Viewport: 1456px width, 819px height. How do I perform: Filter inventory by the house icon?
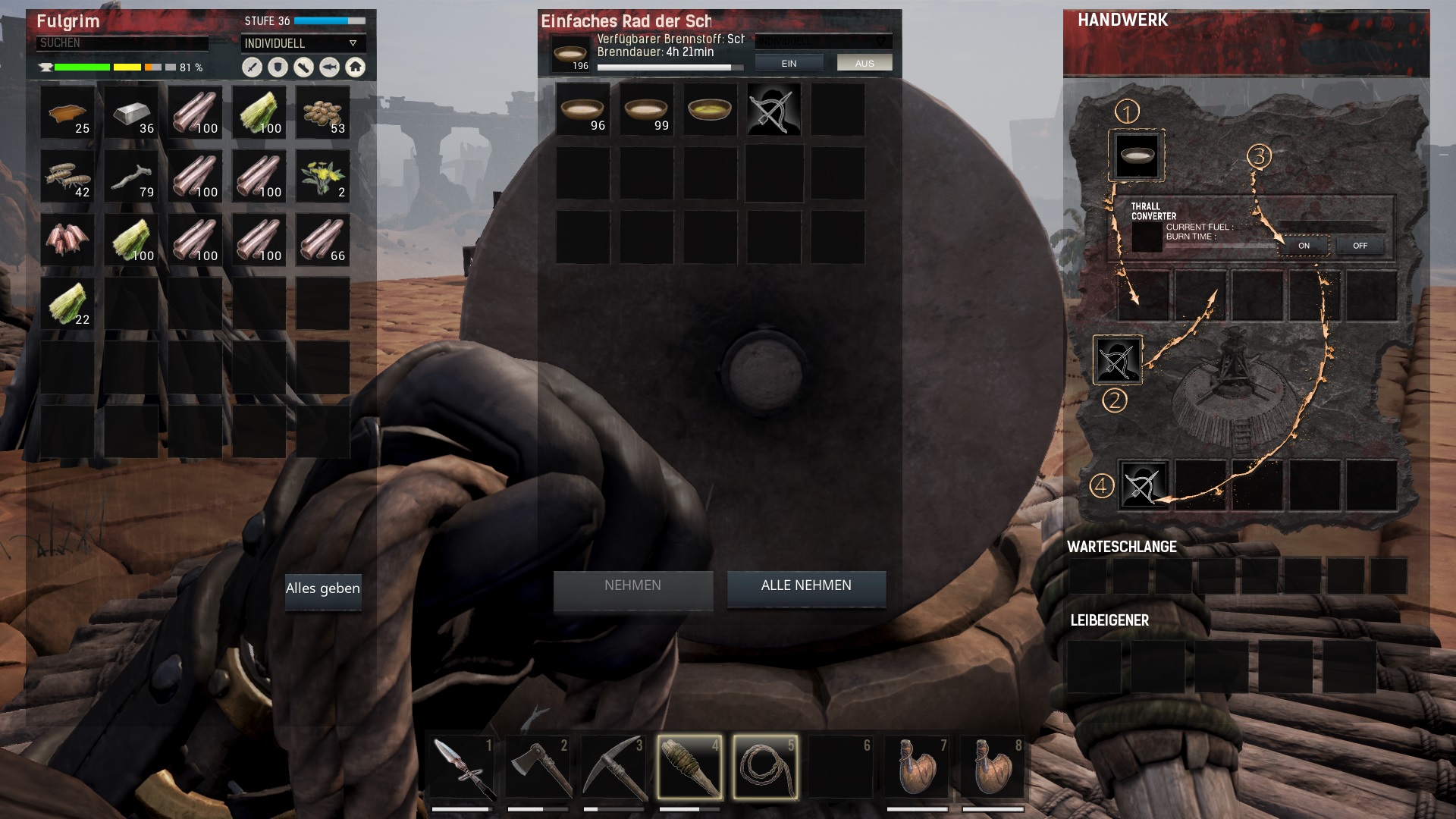355,67
